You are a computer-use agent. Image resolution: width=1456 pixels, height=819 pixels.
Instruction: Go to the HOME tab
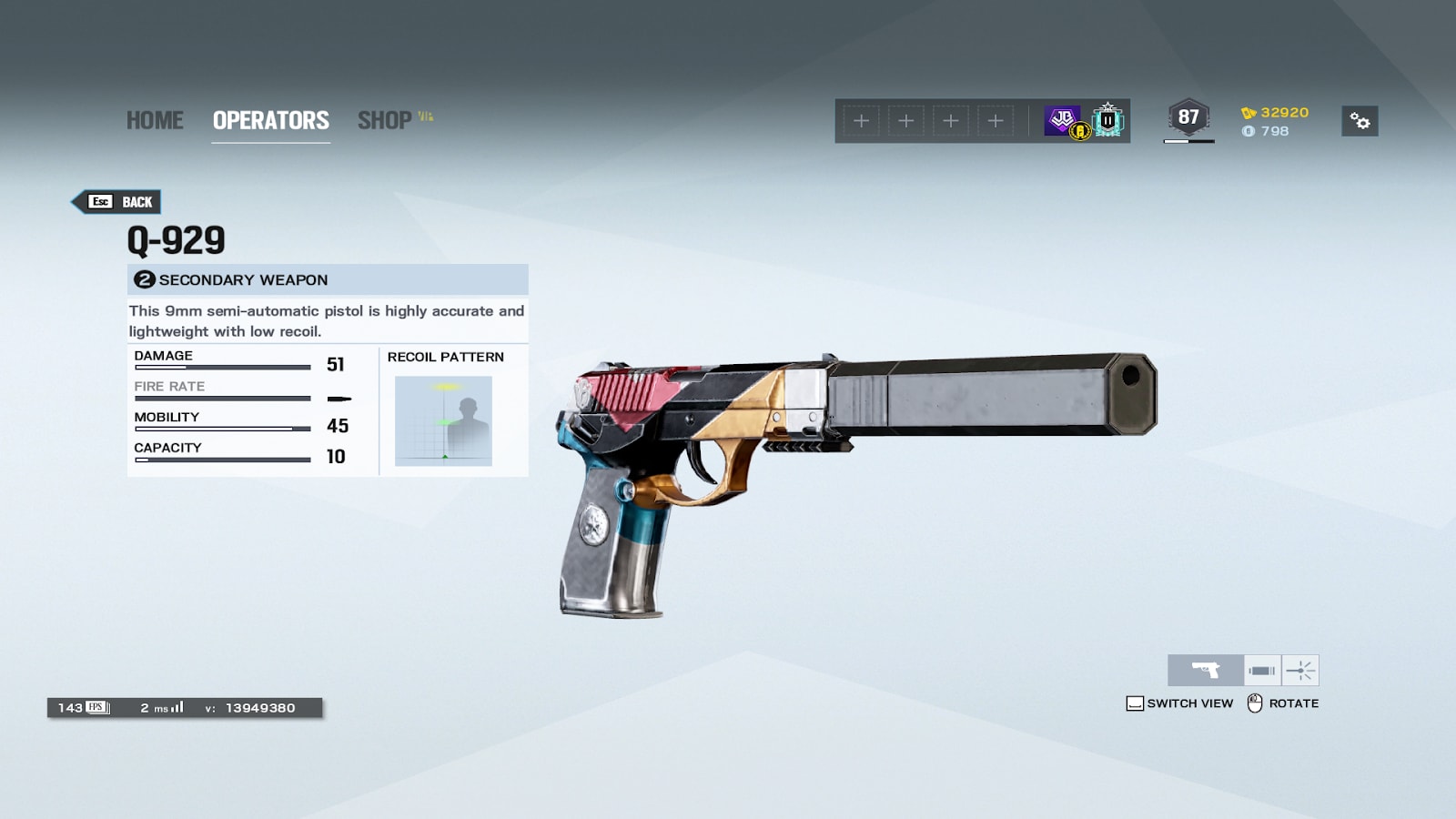(155, 120)
